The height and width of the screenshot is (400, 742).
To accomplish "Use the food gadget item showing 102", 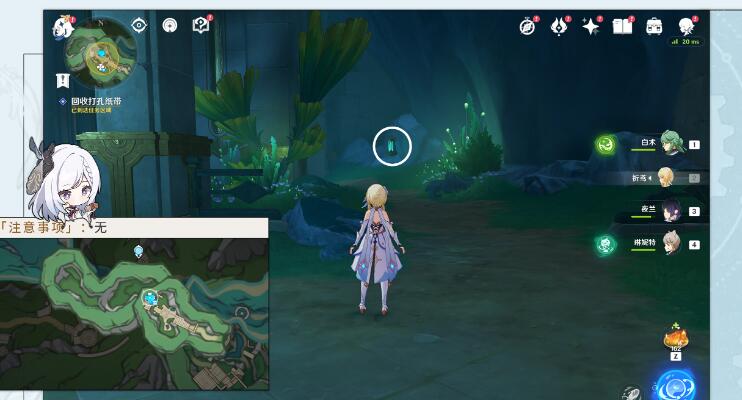I will click(676, 340).
